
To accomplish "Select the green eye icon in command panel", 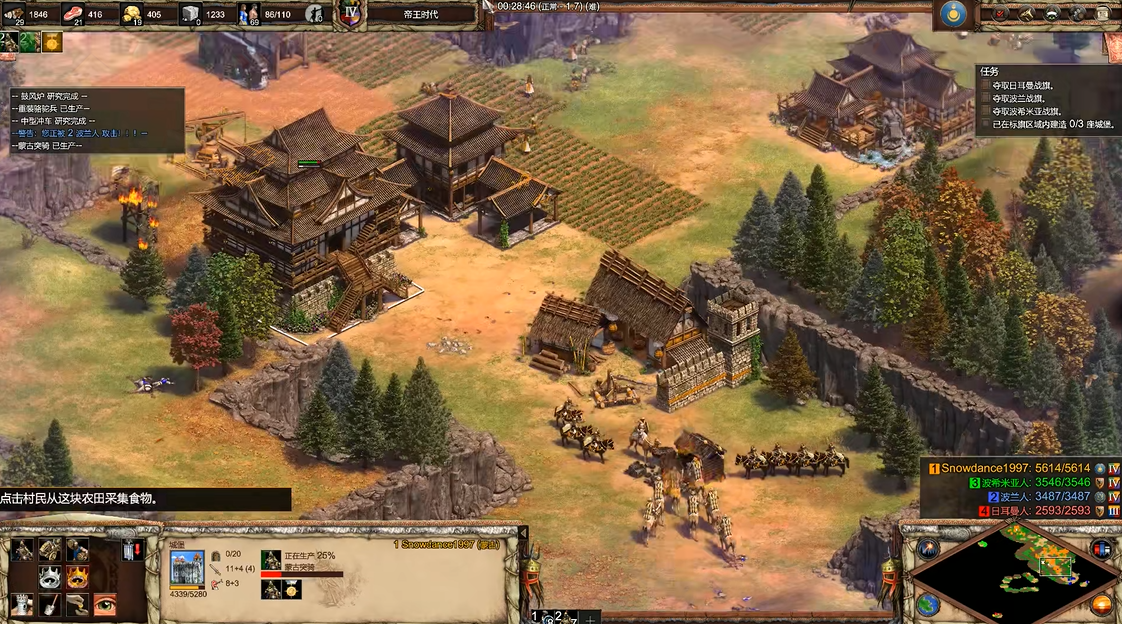I will click(x=104, y=604).
